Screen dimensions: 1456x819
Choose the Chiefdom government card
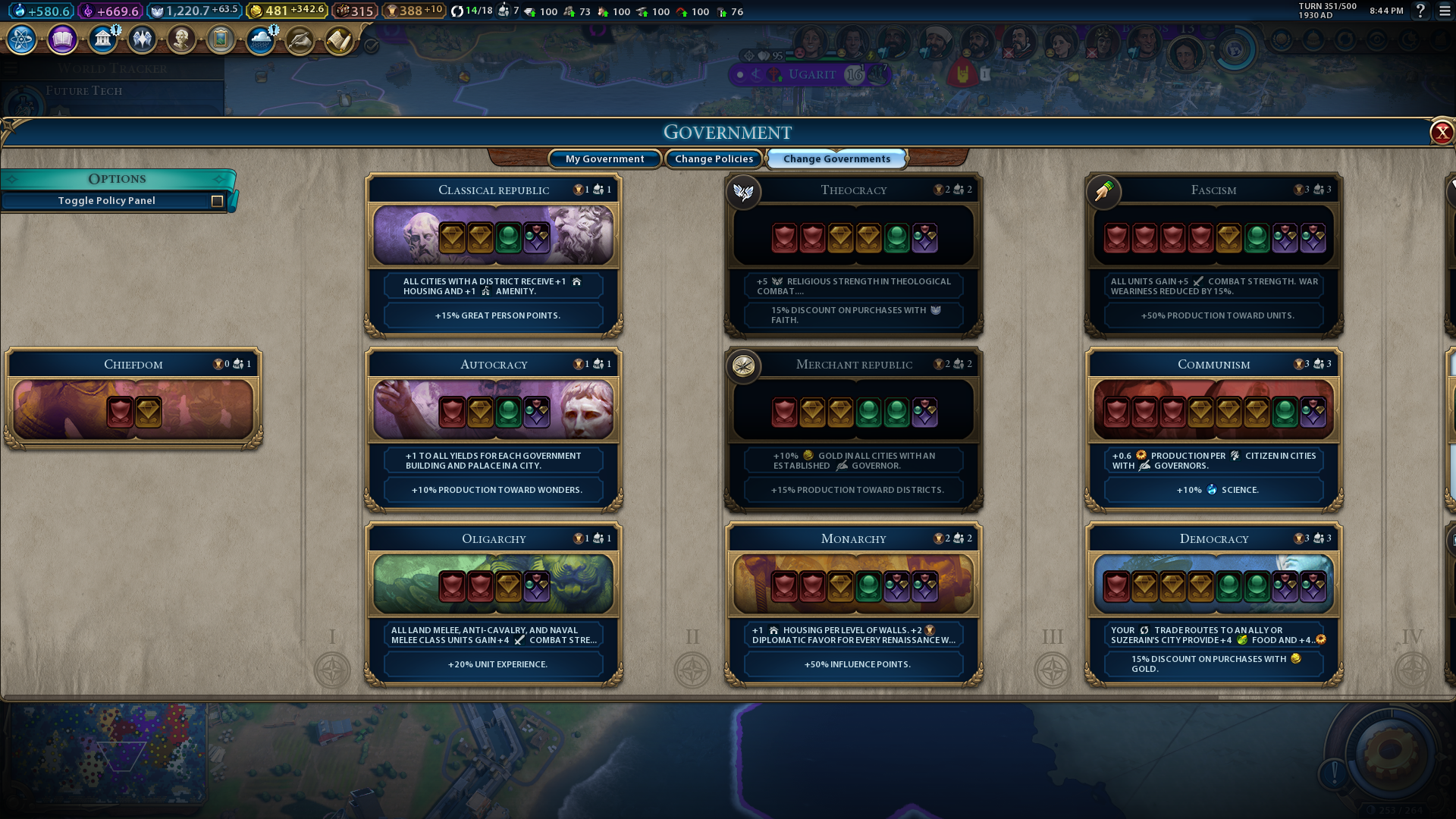(133, 398)
